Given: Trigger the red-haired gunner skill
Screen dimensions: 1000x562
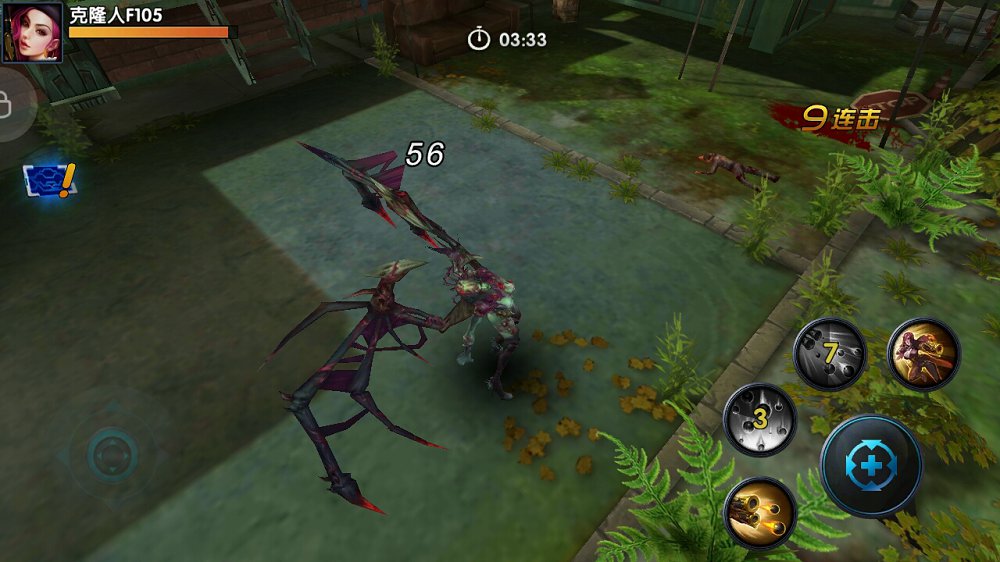Looking at the screenshot, I should (923, 353).
